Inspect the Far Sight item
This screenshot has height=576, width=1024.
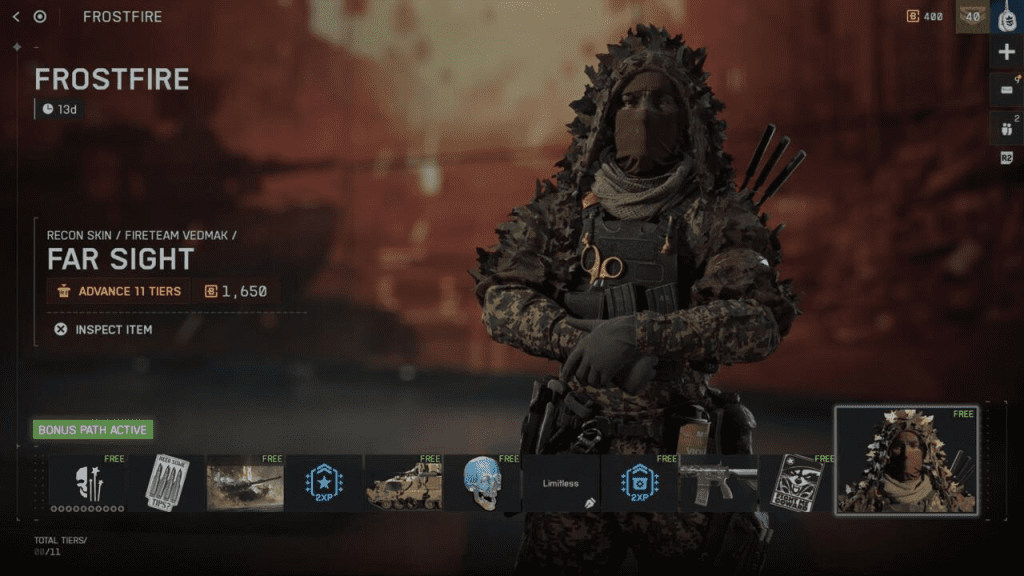point(104,329)
